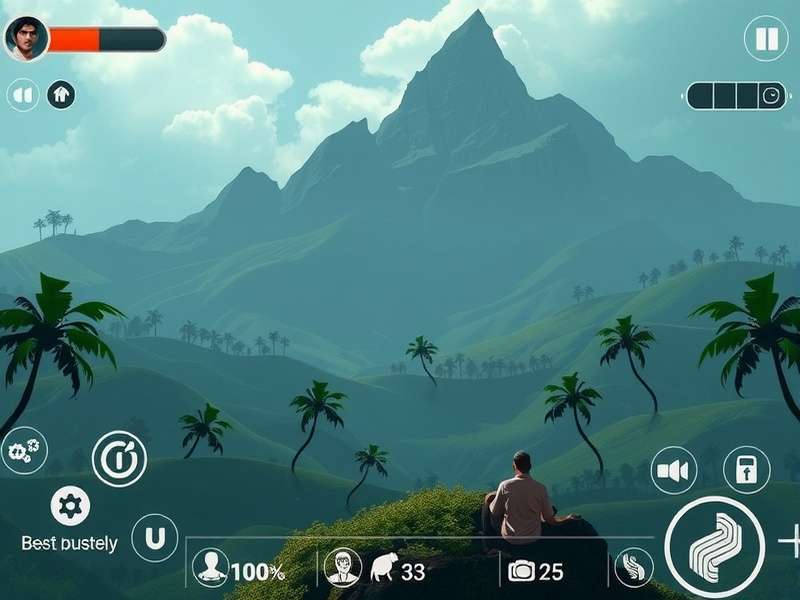This screenshot has height=600, width=800.
Task: Toggle sound with the speaker icon
Action: (674, 470)
